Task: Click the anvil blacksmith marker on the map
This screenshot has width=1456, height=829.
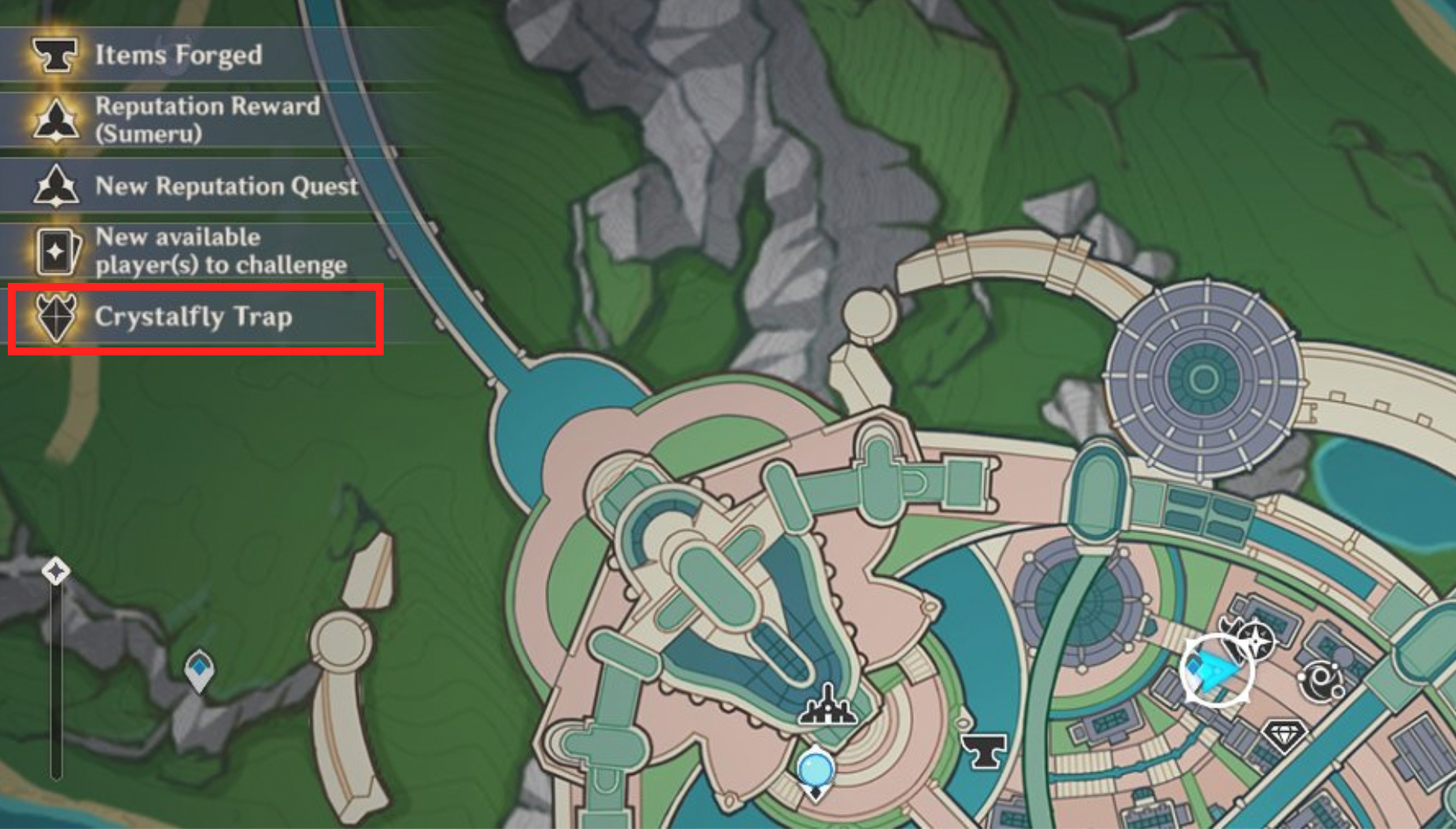Action: point(985,753)
